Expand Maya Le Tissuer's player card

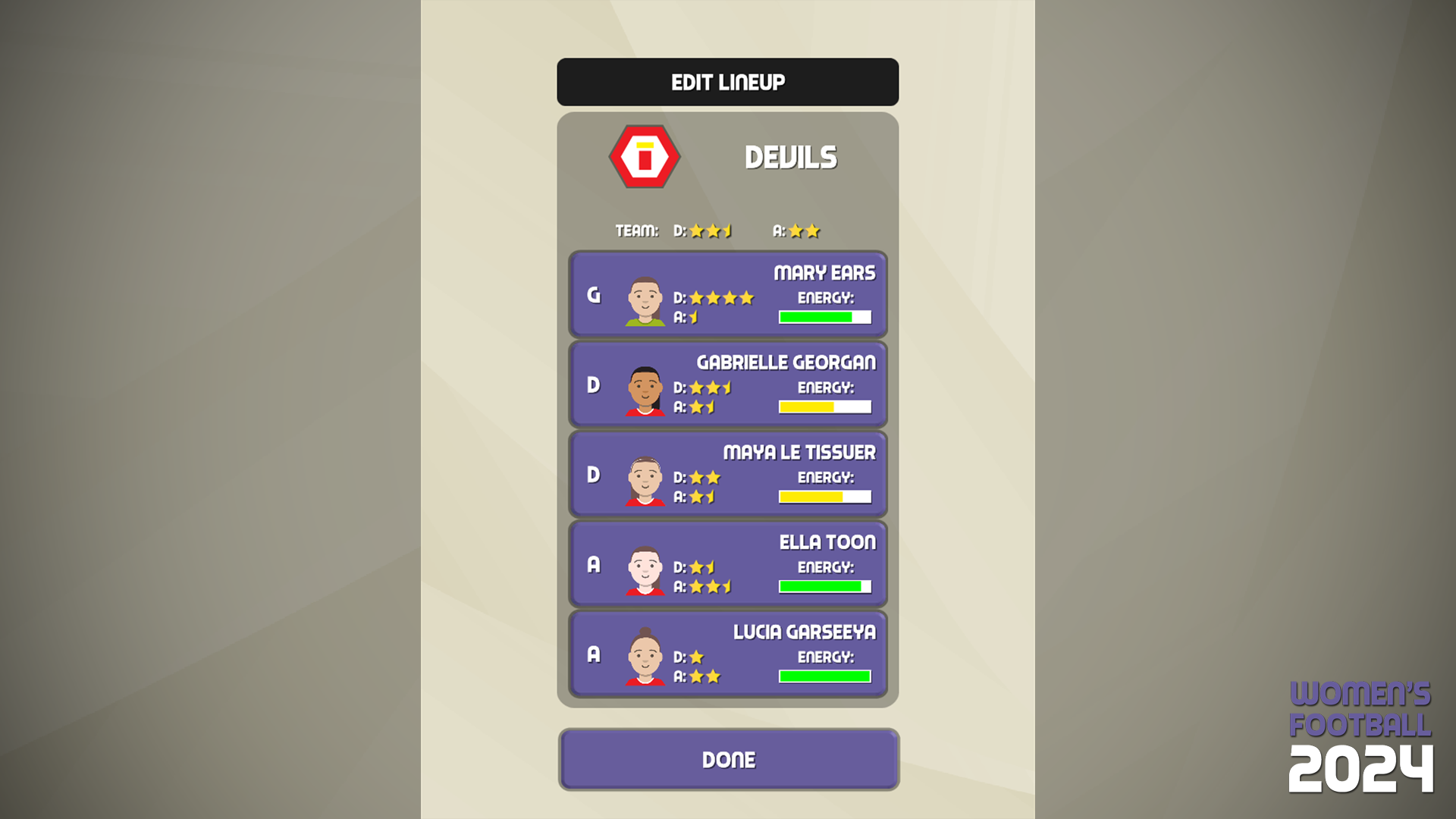[x=728, y=474]
